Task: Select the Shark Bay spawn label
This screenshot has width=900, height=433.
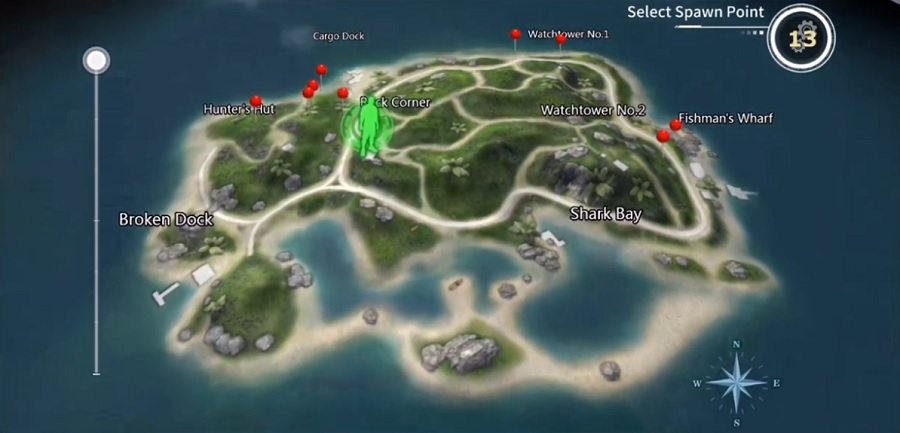Action: 605,214
